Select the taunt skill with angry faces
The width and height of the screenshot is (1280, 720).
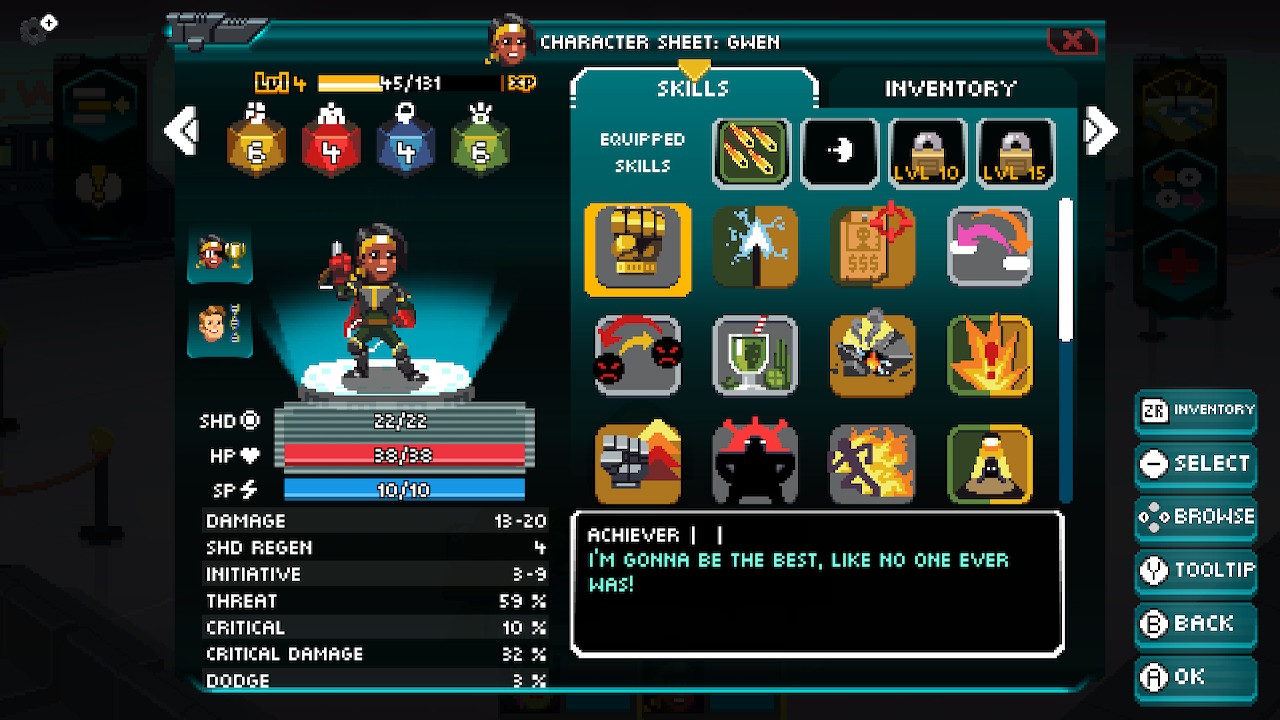tap(637, 355)
